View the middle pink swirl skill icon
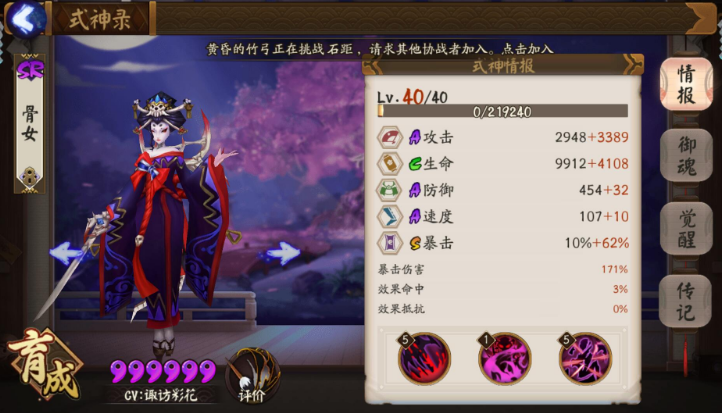Image resolution: width=722 pixels, height=413 pixels. click(505, 358)
